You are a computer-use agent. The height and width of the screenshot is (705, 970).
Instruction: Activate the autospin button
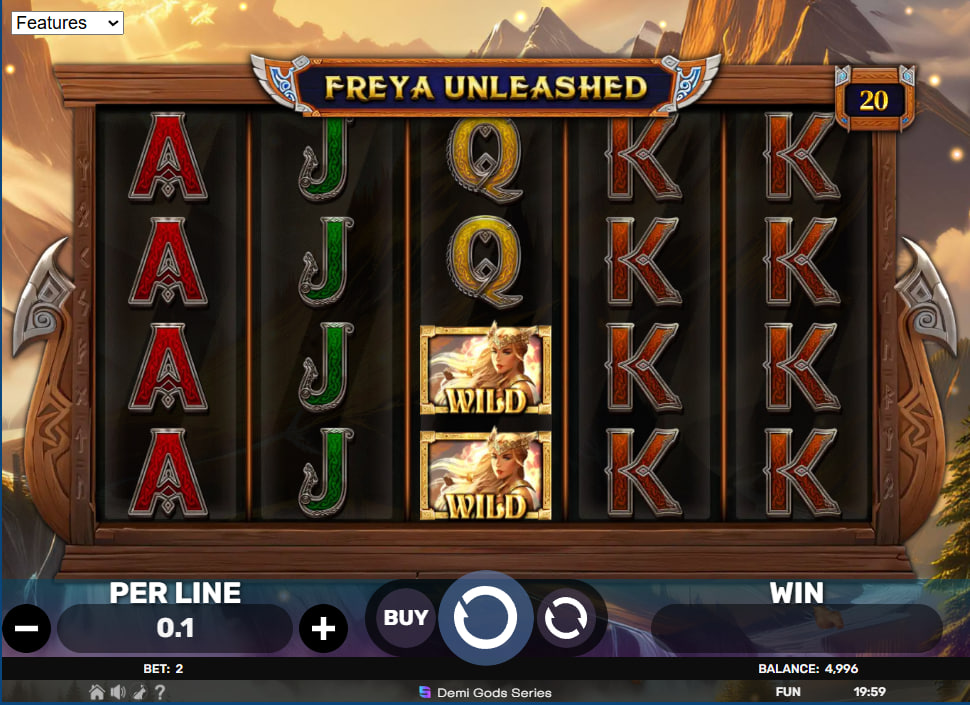[x=566, y=618]
